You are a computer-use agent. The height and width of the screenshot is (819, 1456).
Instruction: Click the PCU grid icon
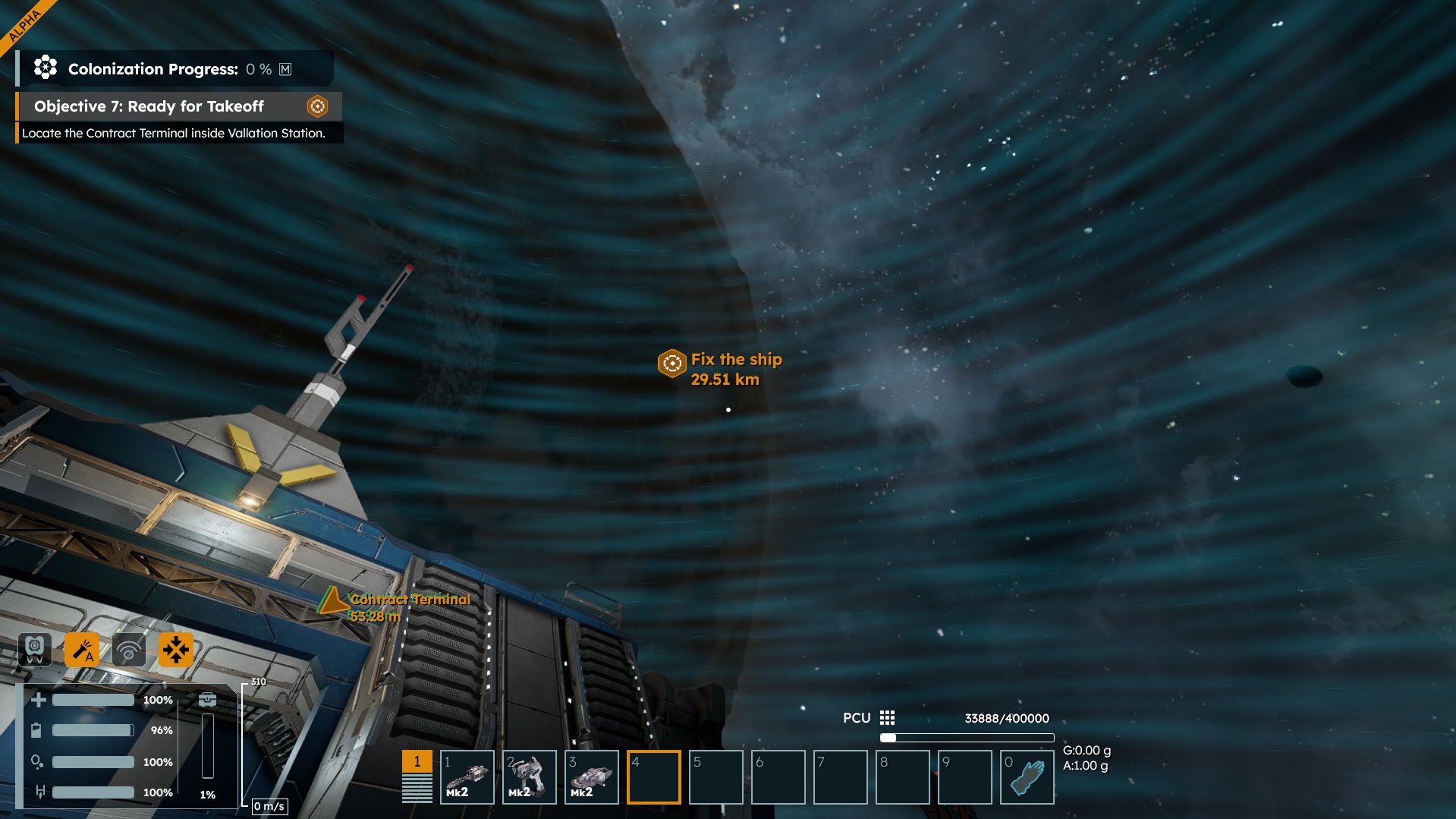tap(887, 718)
